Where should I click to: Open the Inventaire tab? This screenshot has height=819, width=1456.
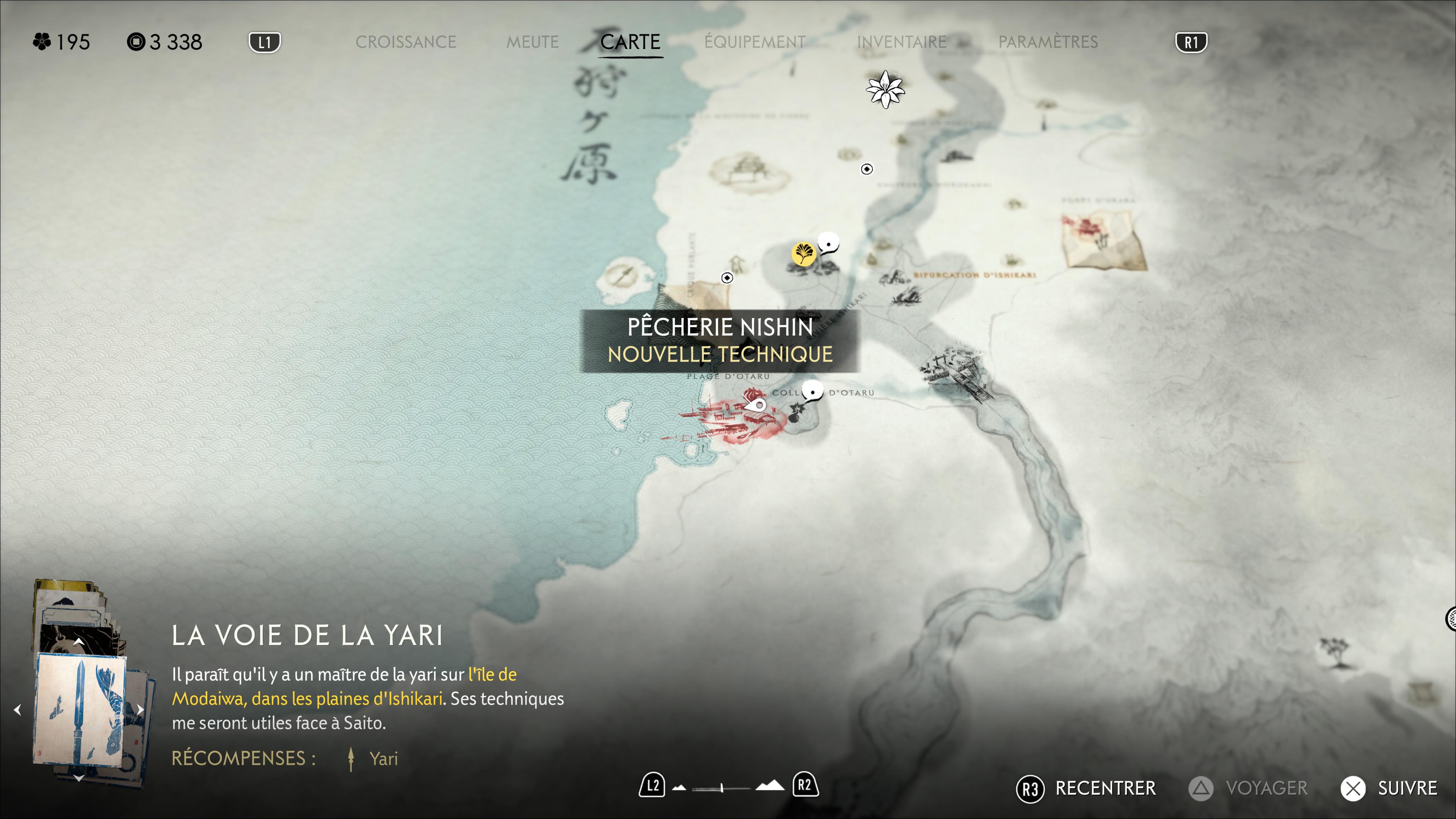902,42
